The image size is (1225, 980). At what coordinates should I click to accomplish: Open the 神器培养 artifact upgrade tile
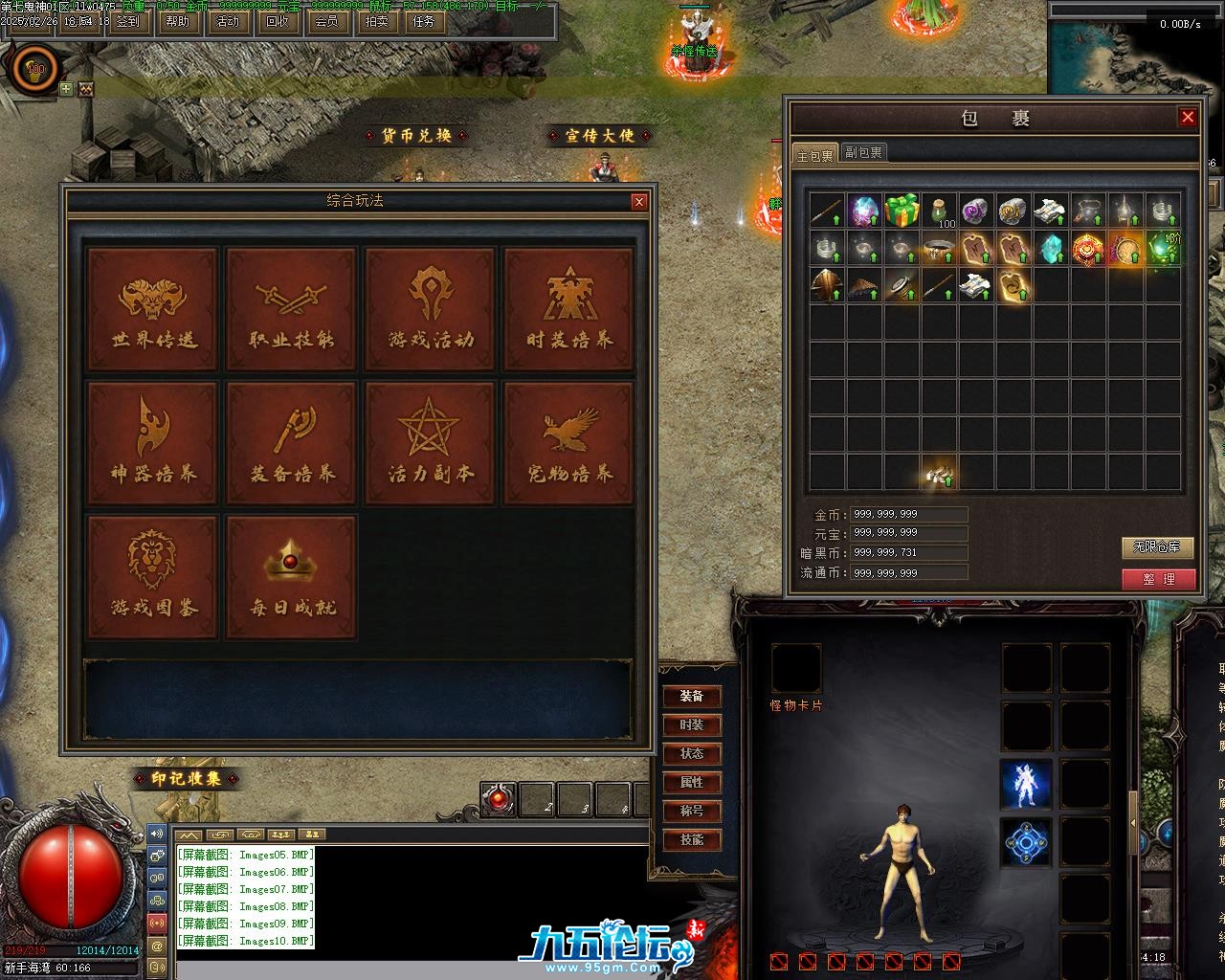click(x=152, y=443)
